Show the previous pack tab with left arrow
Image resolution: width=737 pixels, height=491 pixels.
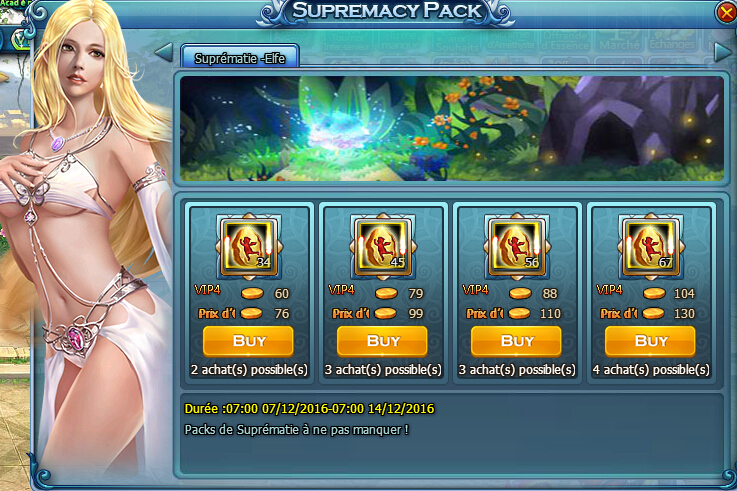point(164,50)
